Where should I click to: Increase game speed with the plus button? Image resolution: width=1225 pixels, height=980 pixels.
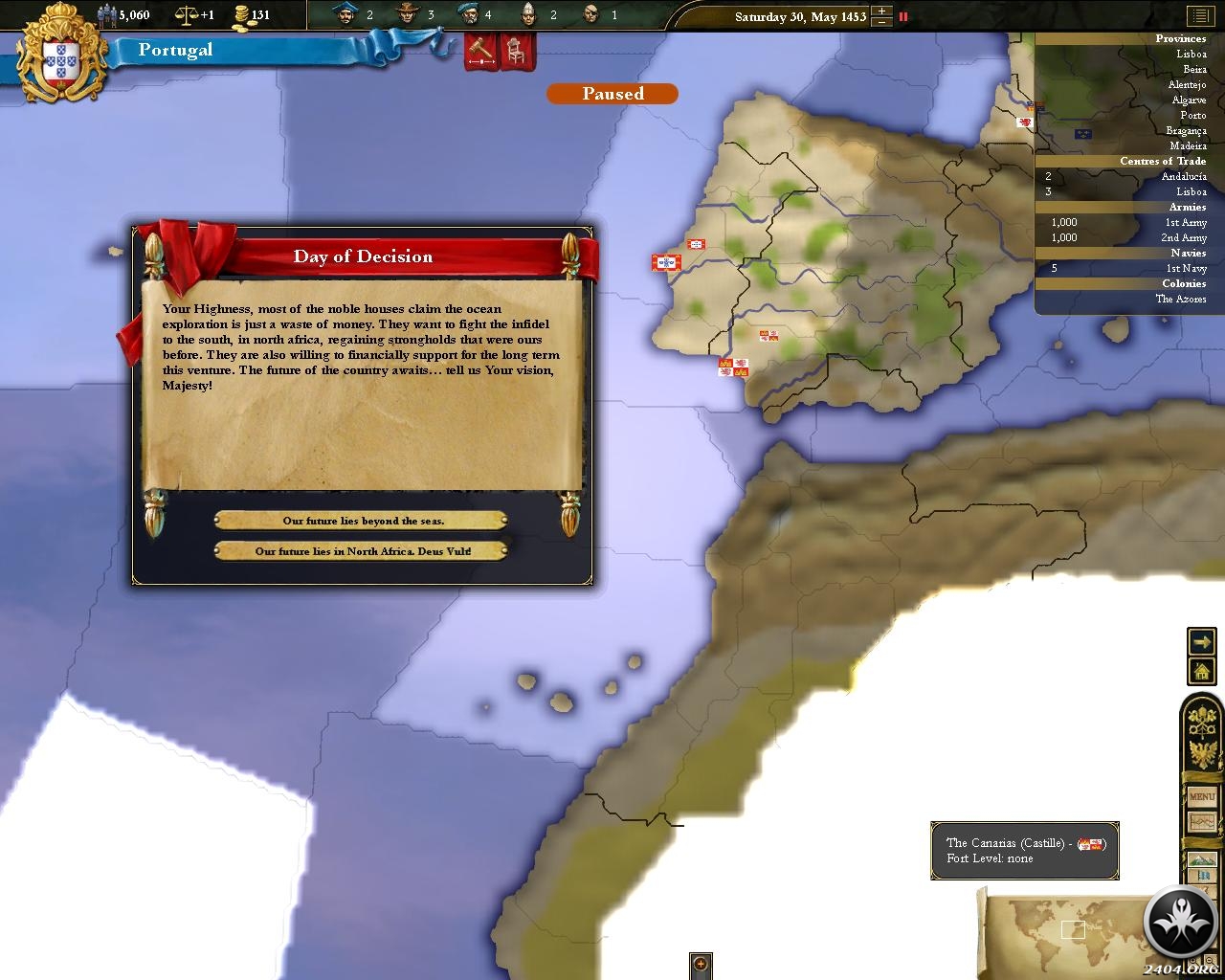click(x=882, y=11)
